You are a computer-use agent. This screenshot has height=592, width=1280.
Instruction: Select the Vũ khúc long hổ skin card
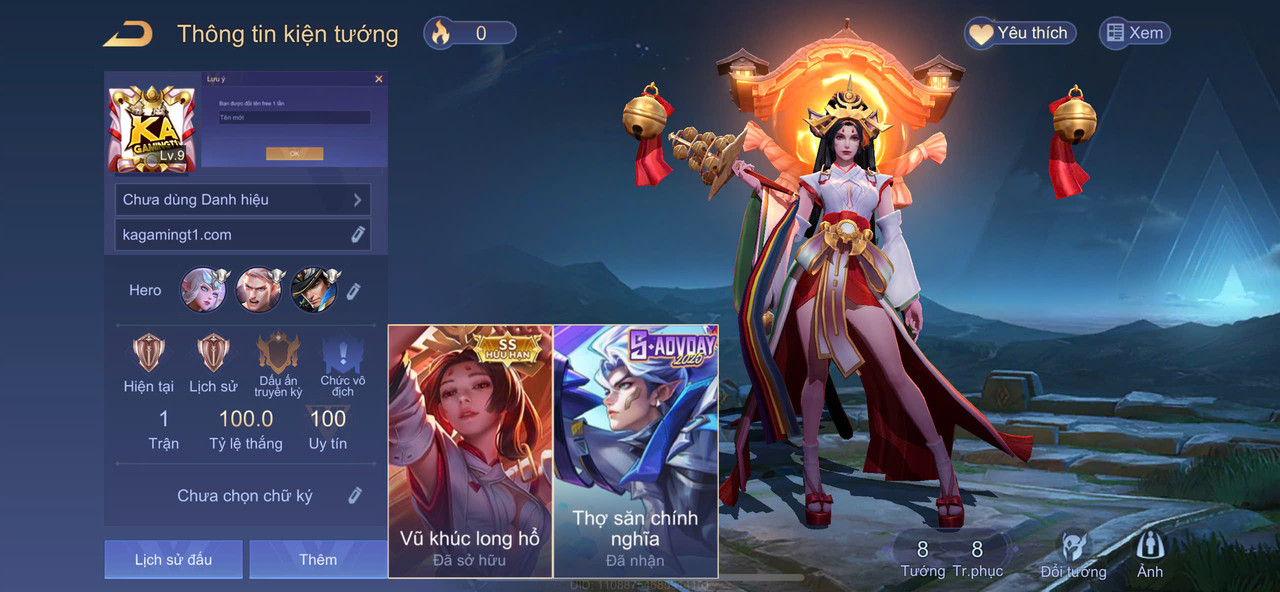click(470, 450)
